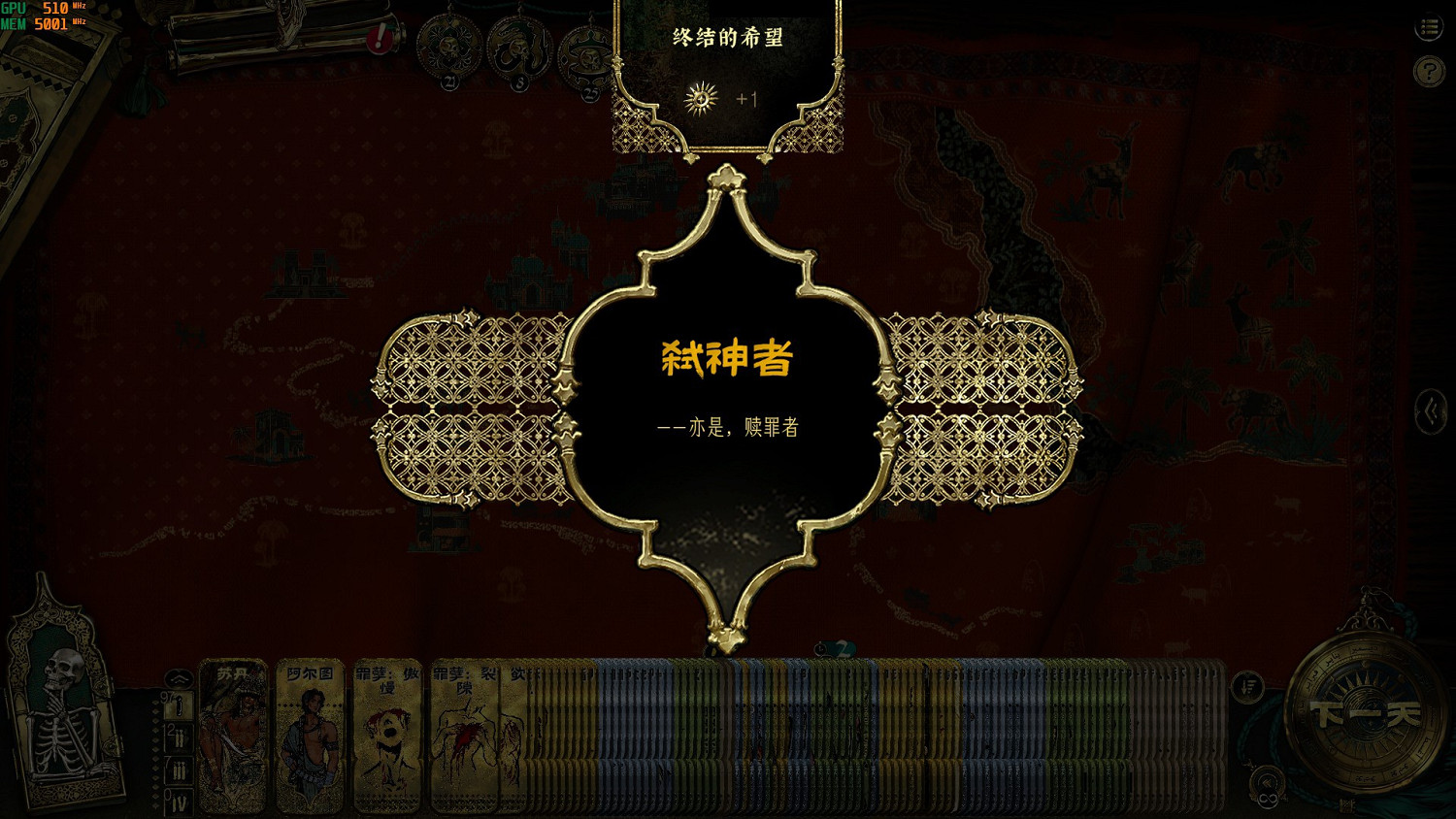Select the 苏丹 character card
The width and height of the screenshot is (1456, 819).
[231, 737]
